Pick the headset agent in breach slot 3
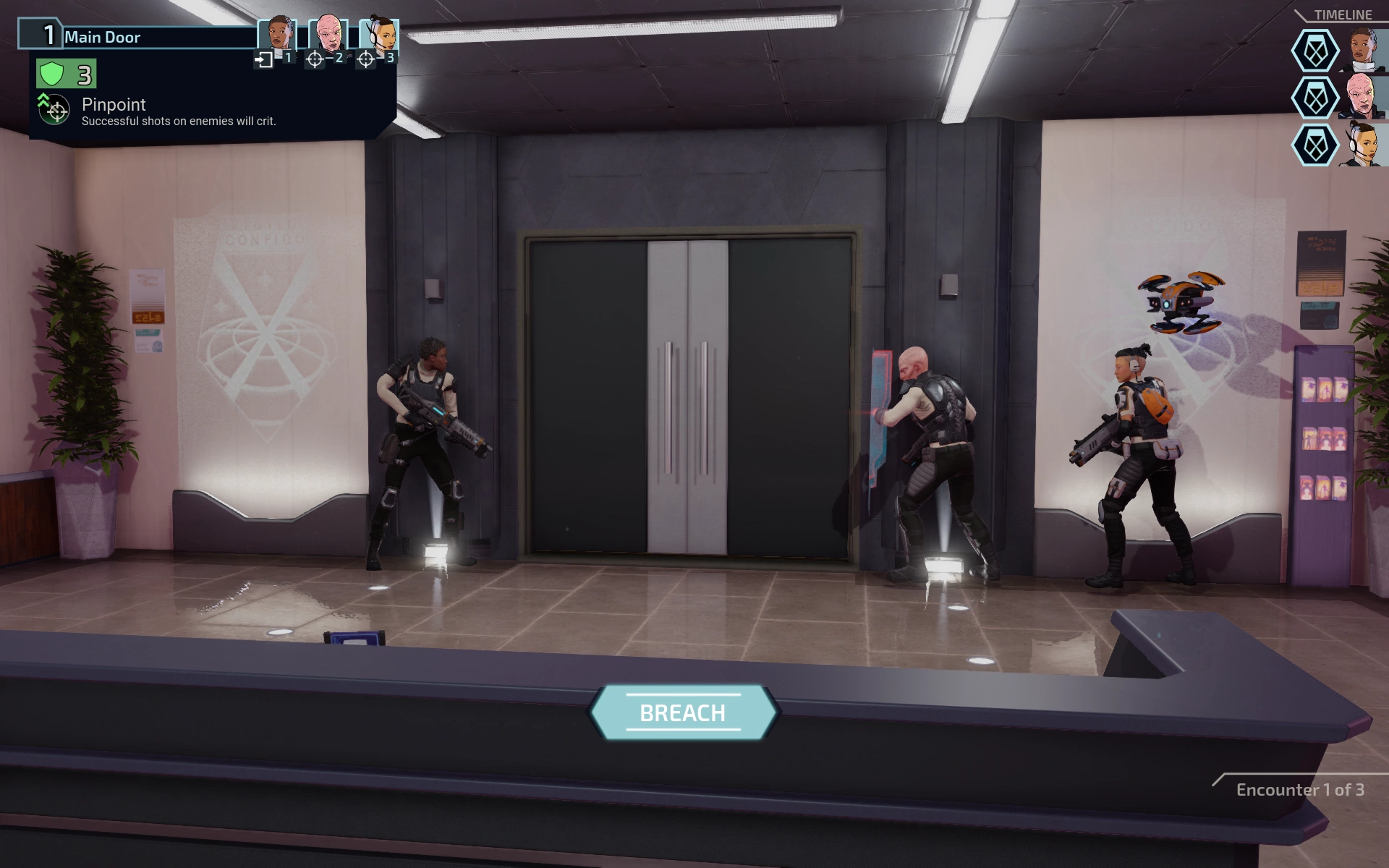The height and width of the screenshot is (868, 1389). (380, 35)
